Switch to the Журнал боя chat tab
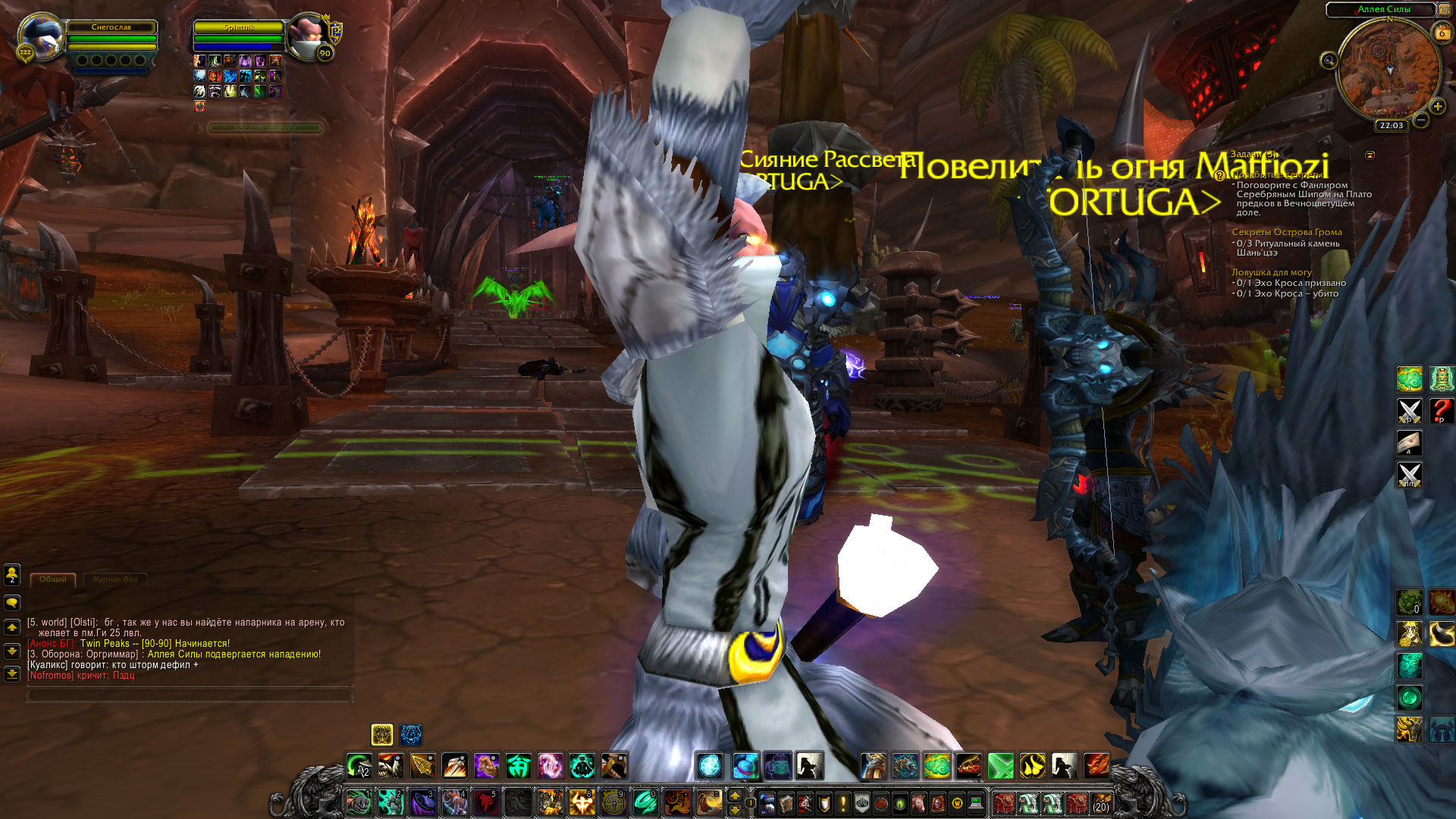Screen dimensions: 1456x819 click(115, 579)
